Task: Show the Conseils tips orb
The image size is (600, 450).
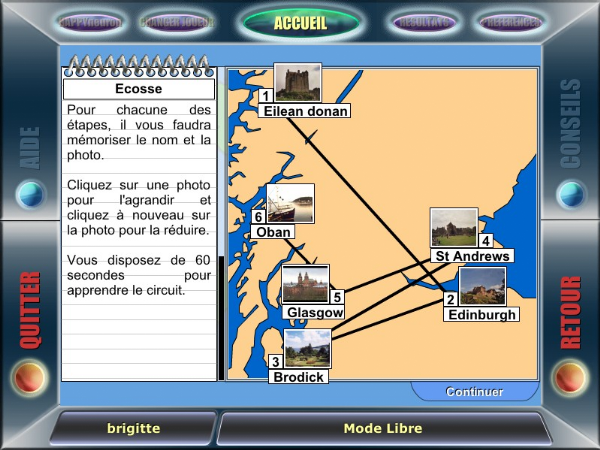Action: point(570,192)
